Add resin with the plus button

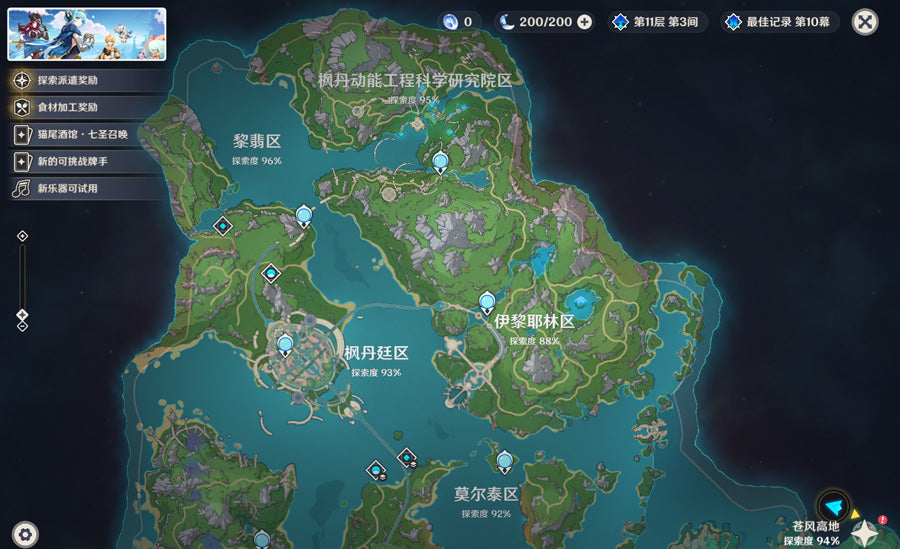[x=585, y=22]
